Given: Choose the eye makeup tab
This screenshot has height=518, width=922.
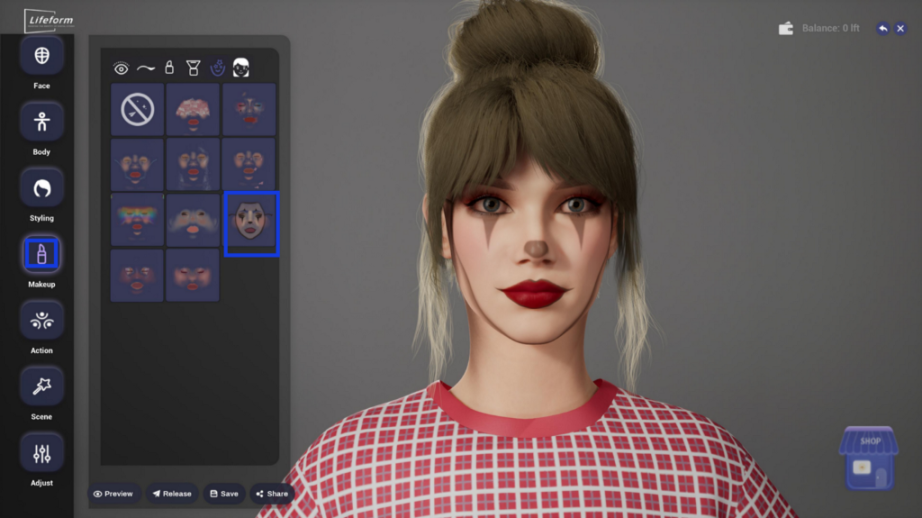Looking at the screenshot, I should click(x=121, y=69).
